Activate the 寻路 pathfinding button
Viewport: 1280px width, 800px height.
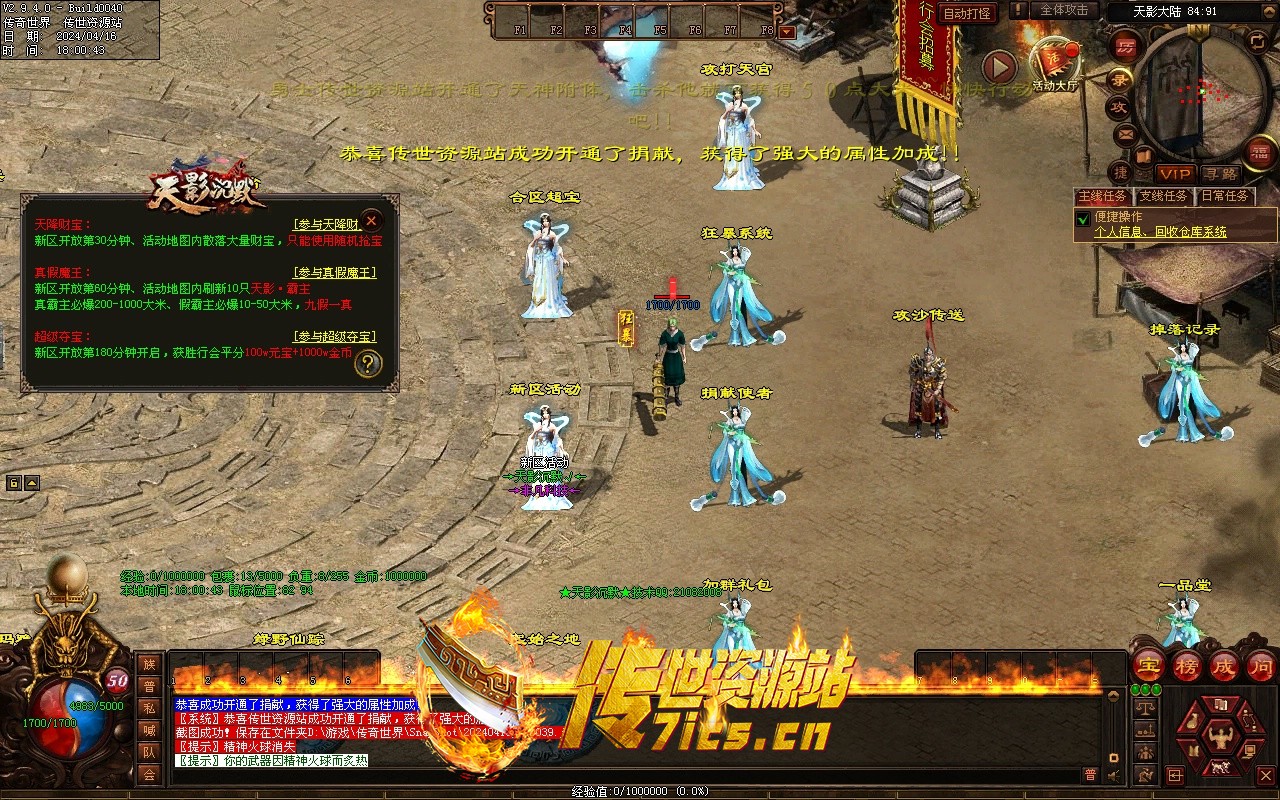tap(1219, 173)
